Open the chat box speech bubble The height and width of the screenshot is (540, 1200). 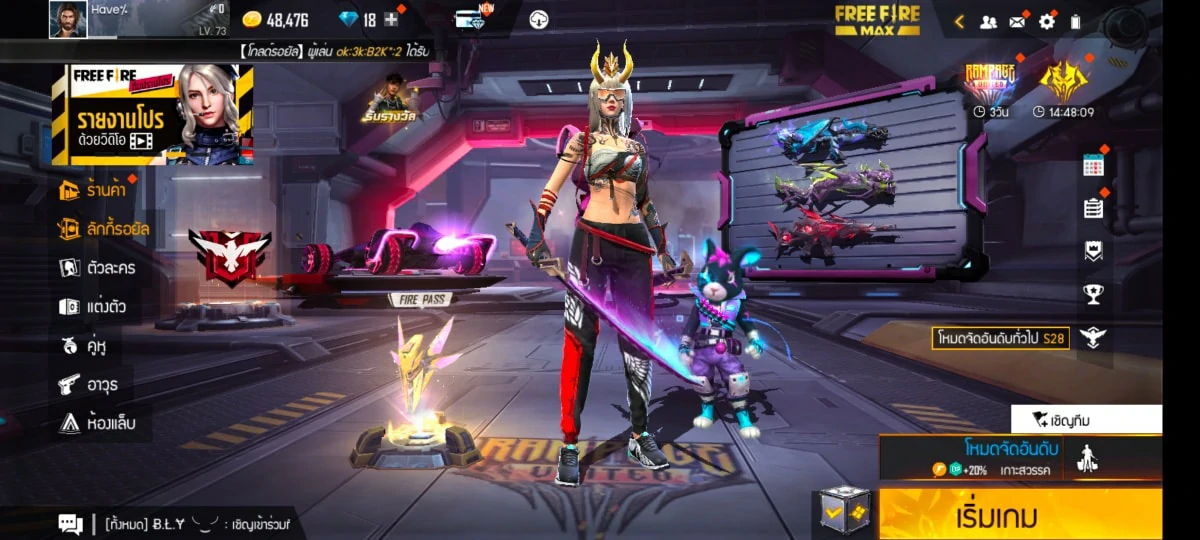tap(70, 523)
